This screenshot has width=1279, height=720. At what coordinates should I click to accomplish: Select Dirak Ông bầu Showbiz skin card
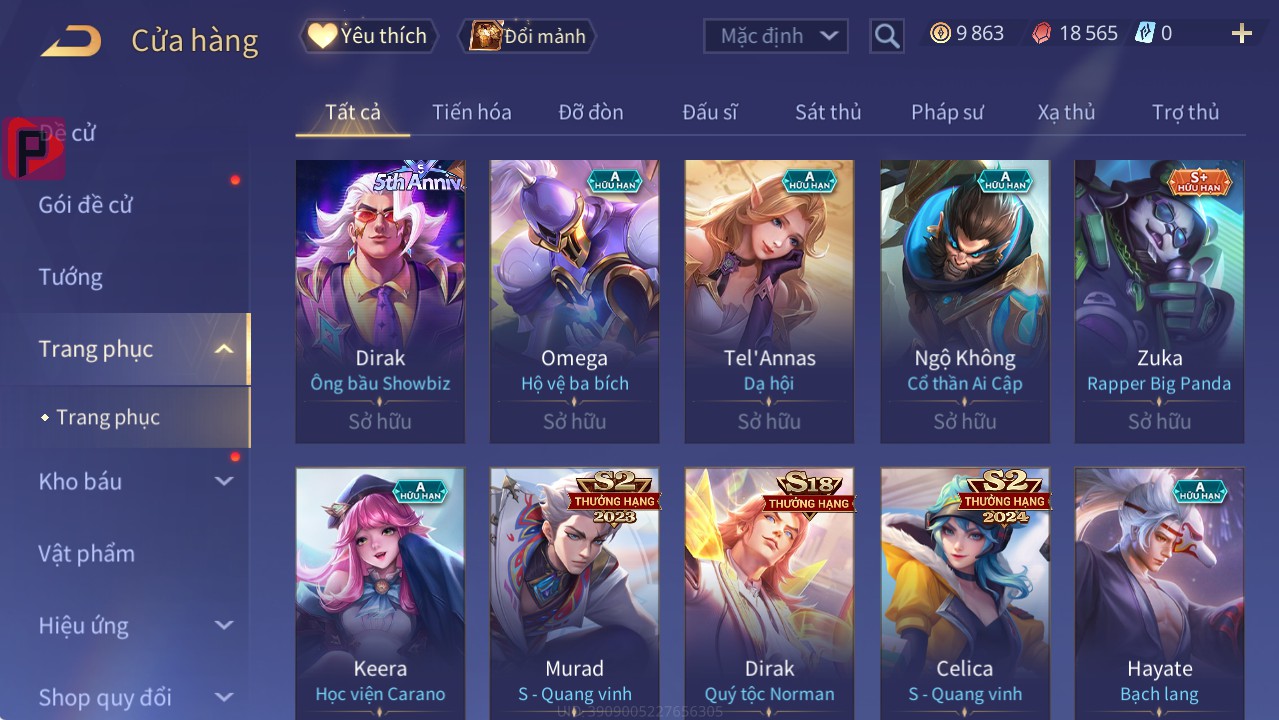[x=380, y=300]
